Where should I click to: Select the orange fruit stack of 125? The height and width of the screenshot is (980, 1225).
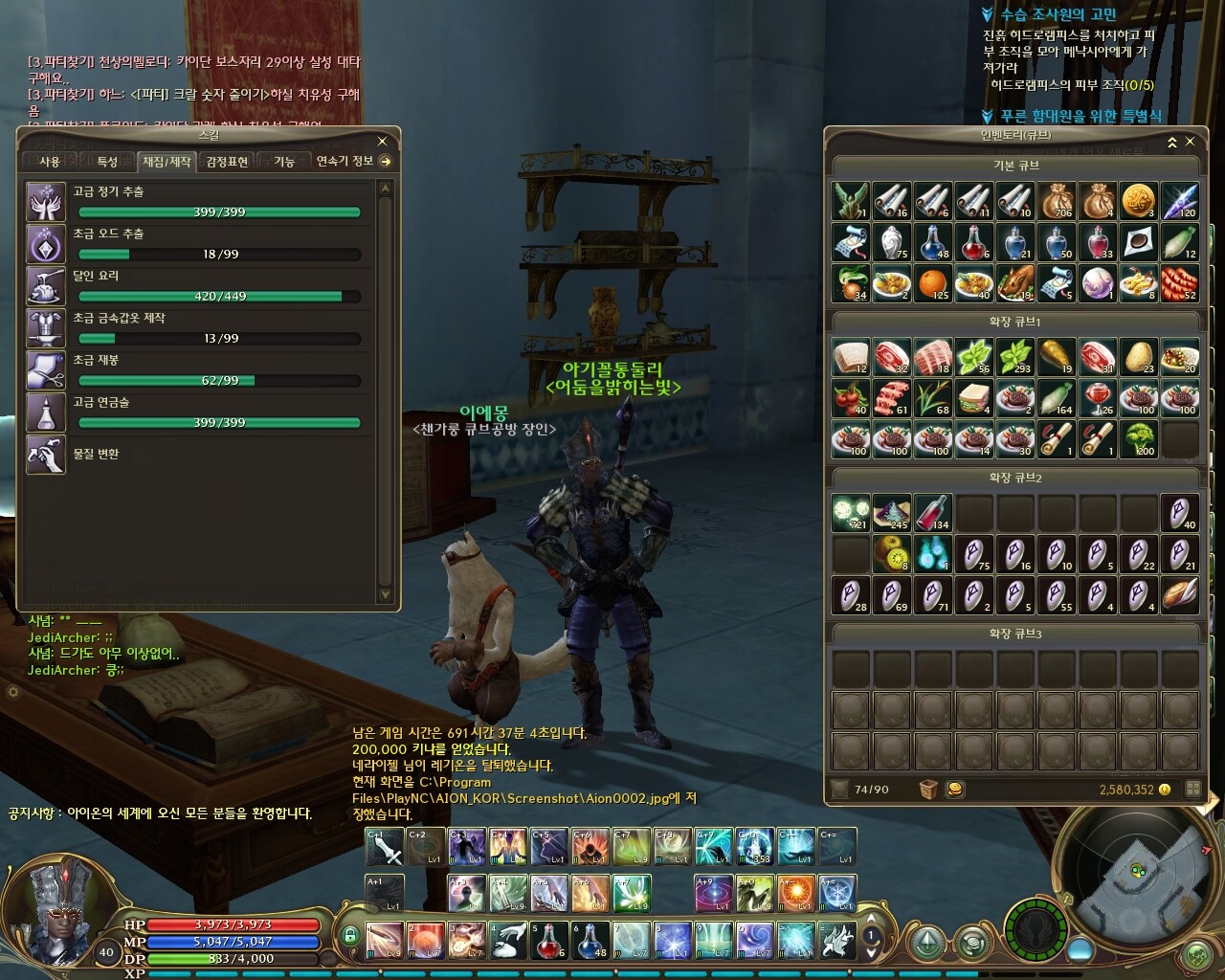coord(932,283)
